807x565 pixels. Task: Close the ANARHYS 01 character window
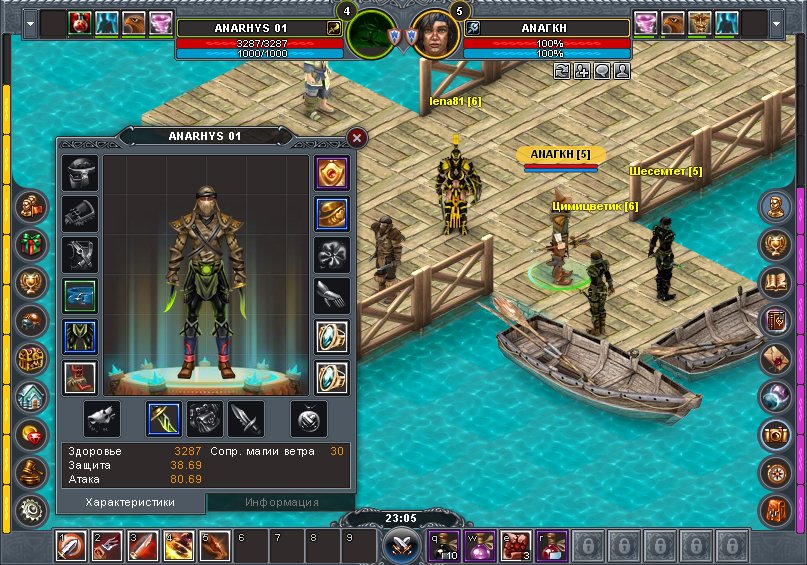click(357, 138)
